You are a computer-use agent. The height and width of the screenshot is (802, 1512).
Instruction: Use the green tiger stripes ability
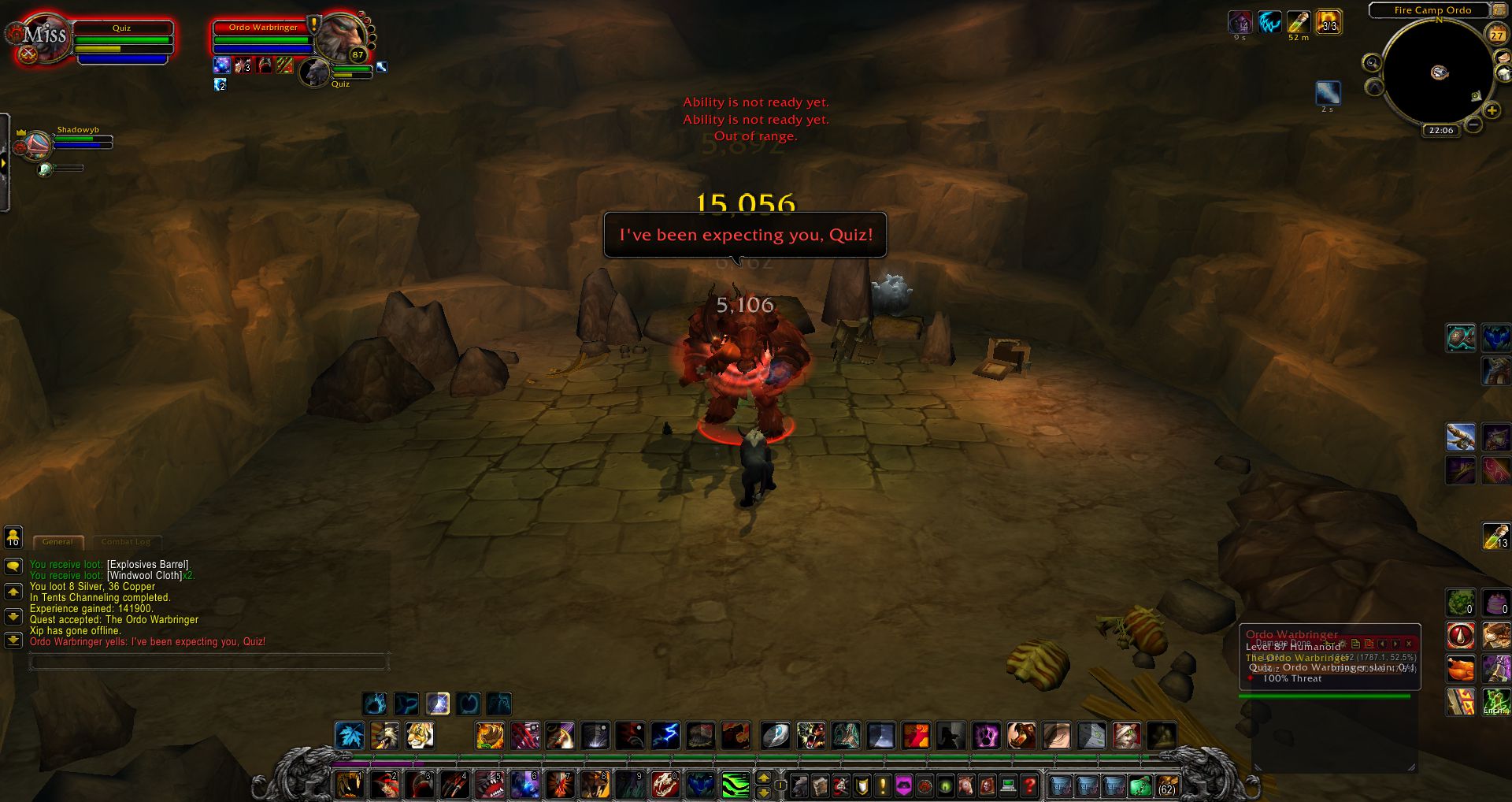click(736, 785)
